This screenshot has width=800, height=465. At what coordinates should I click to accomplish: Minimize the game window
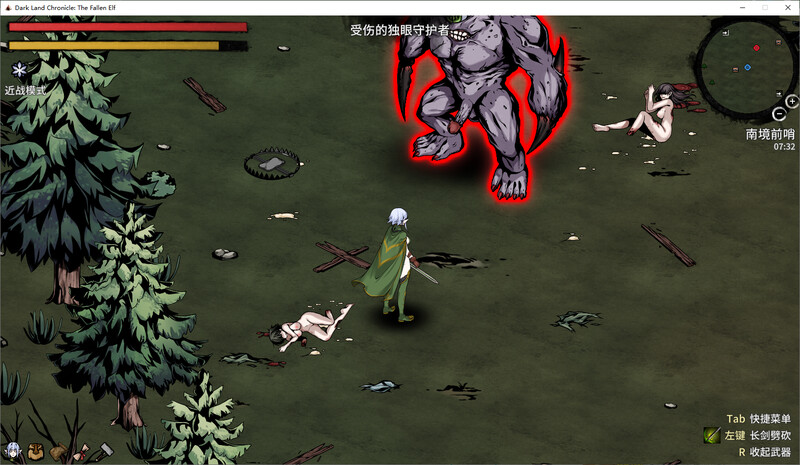point(741,7)
